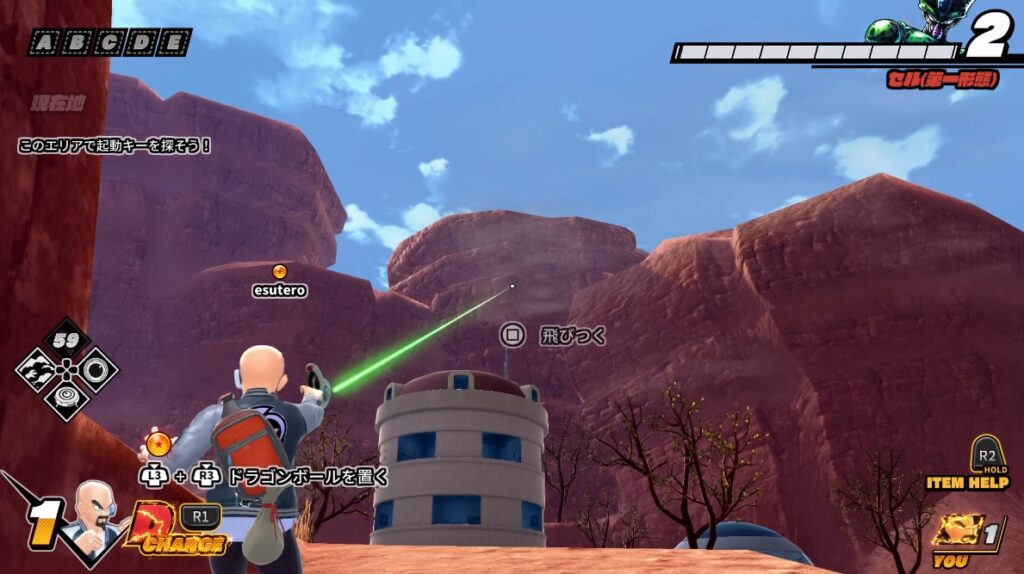Select the top skill slot showing 59

tap(66, 341)
